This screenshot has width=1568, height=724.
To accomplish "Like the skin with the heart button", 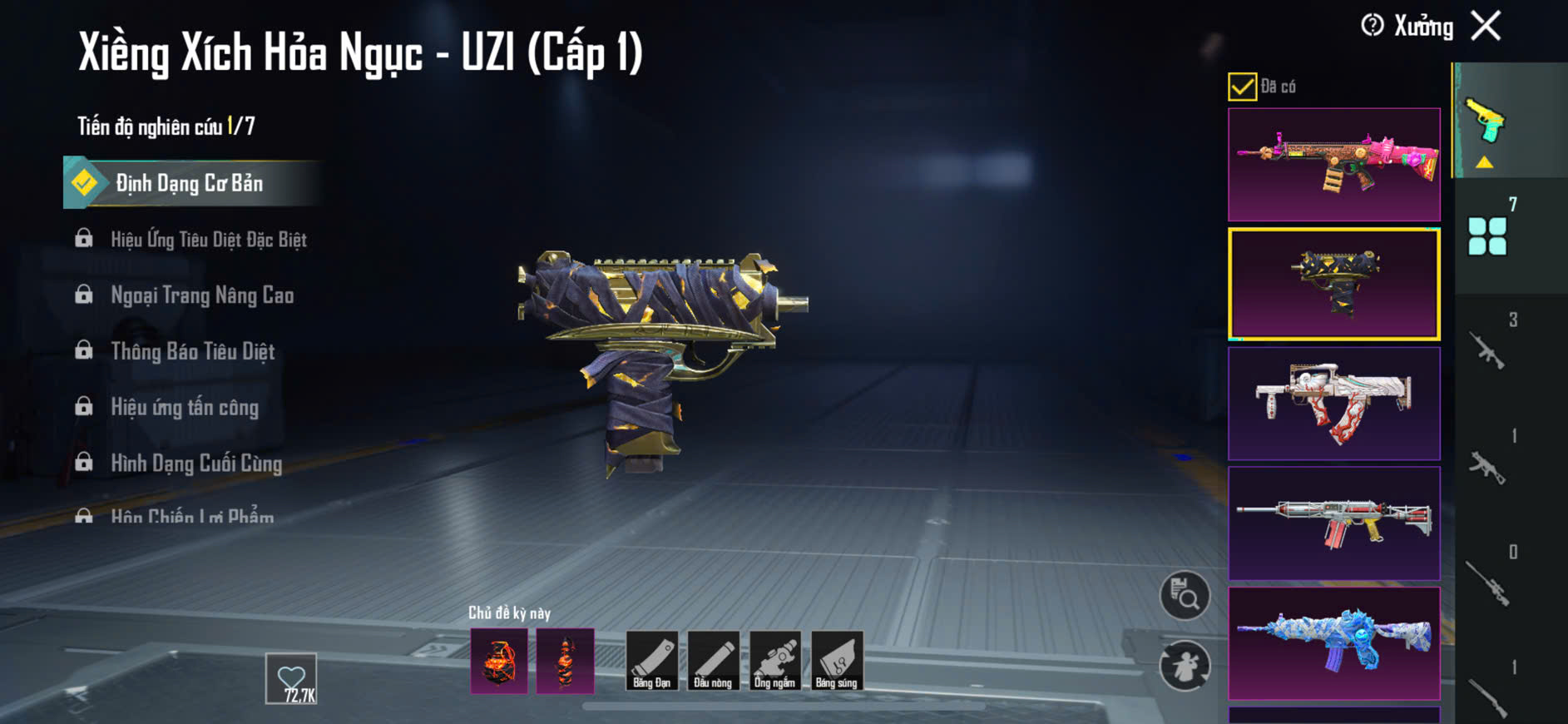I will (291, 678).
